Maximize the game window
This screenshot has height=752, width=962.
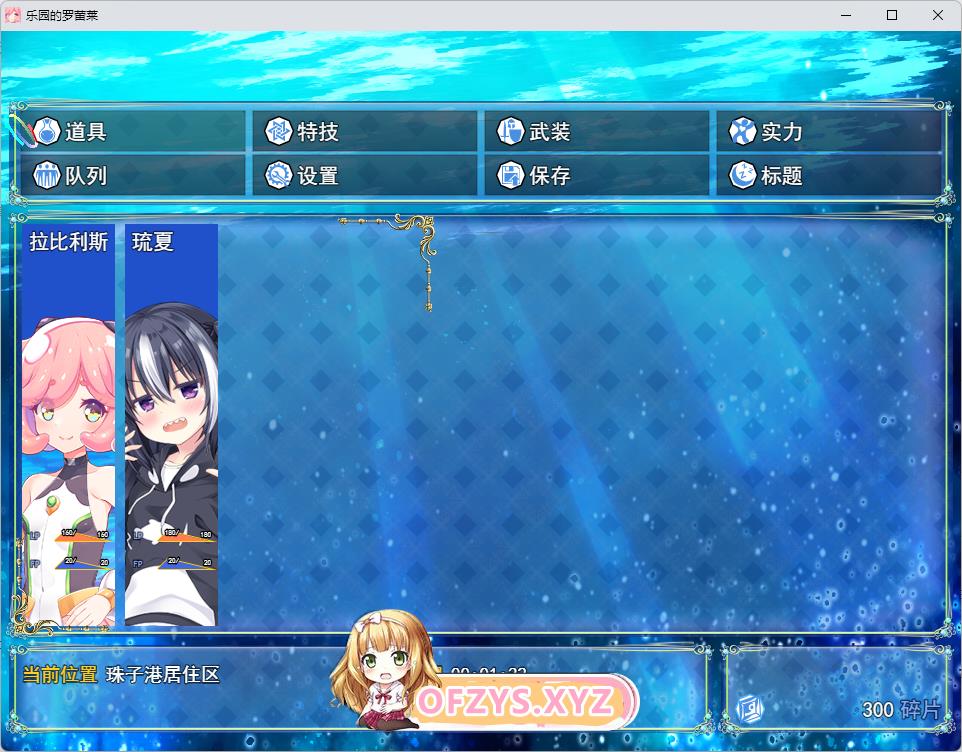(892, 15)
